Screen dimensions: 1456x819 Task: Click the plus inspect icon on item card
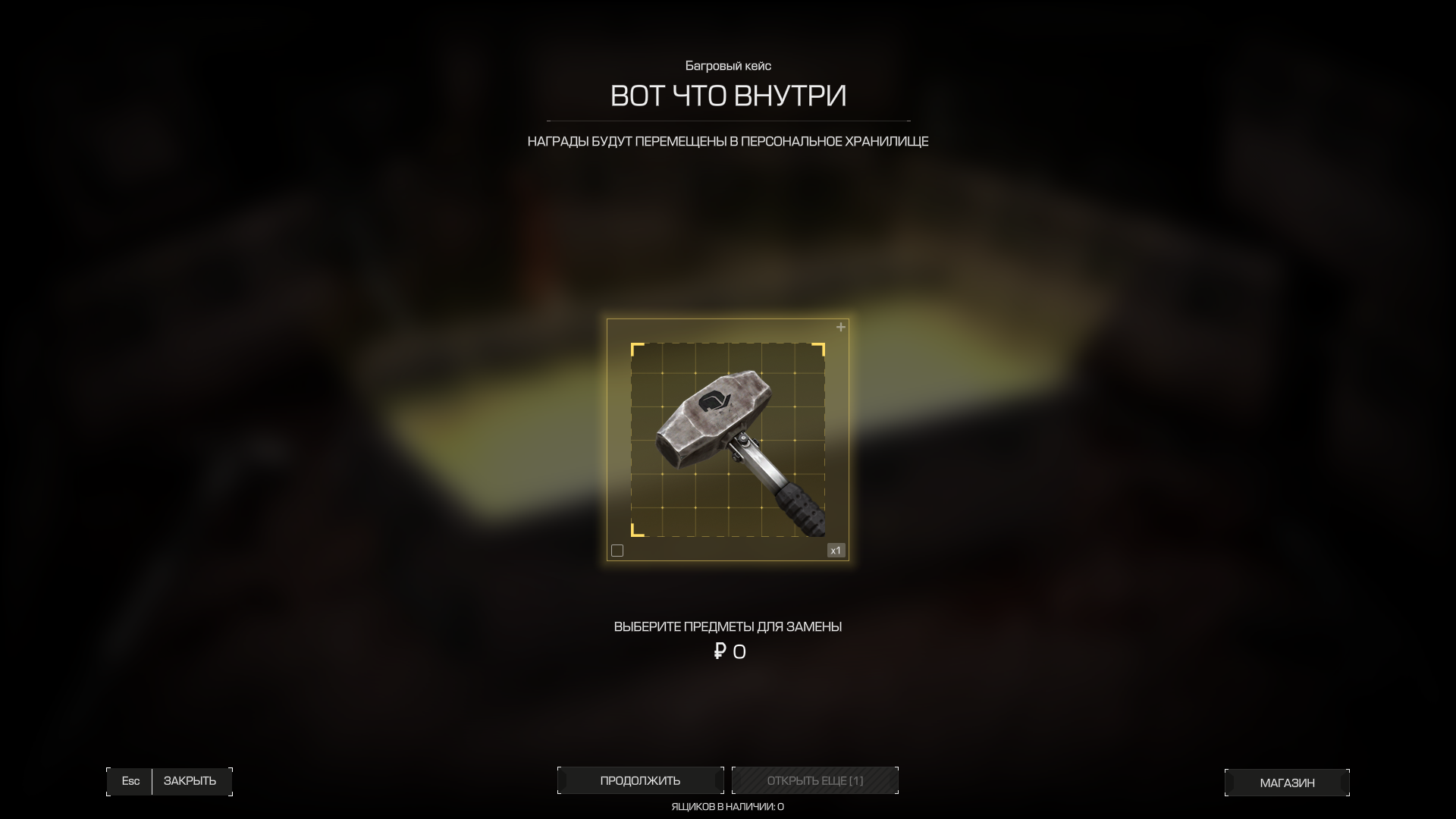click(x=839, y=327)
